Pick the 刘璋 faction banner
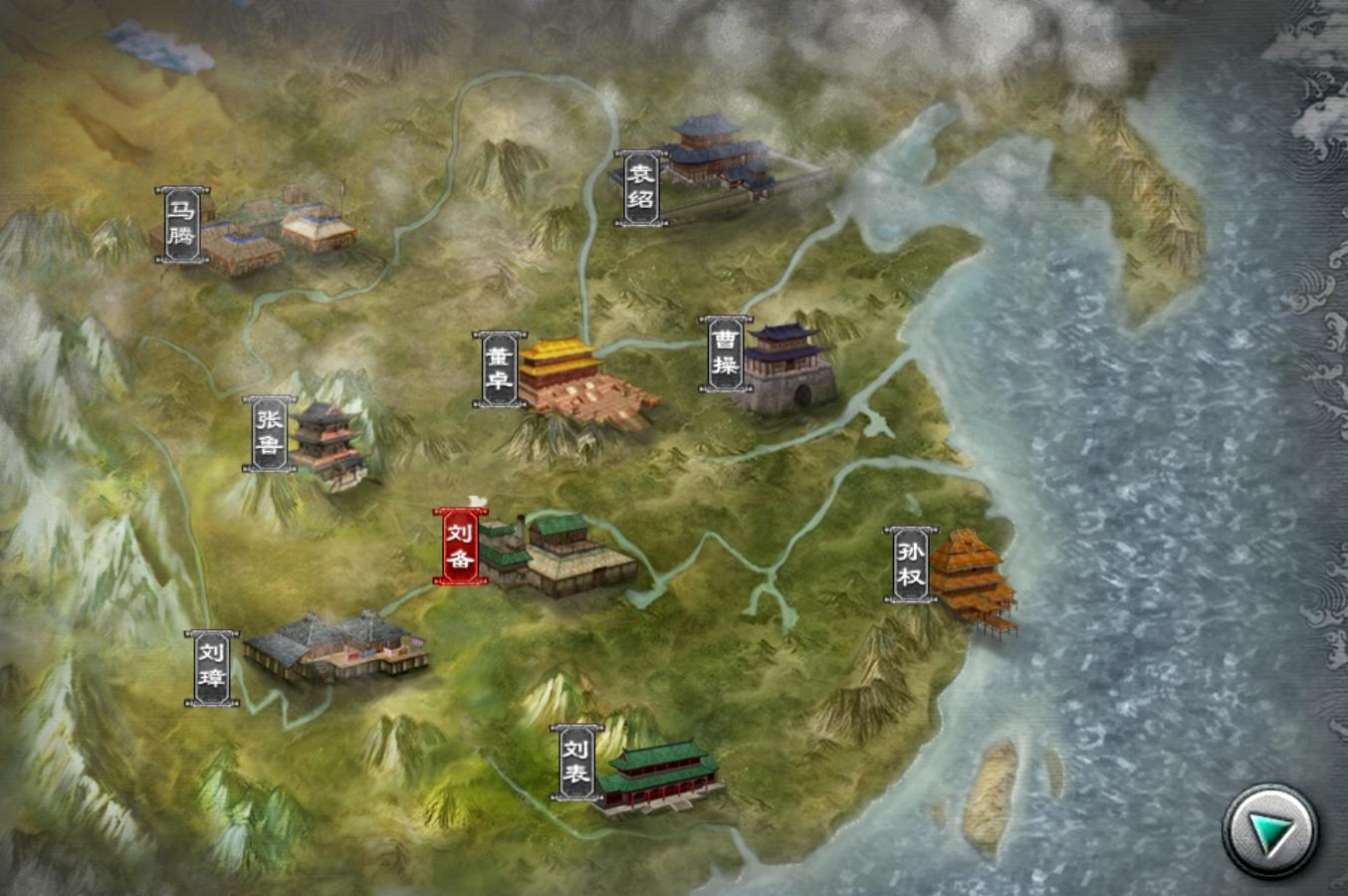This screenshot has height=896, width=1348. click(211, 668)
